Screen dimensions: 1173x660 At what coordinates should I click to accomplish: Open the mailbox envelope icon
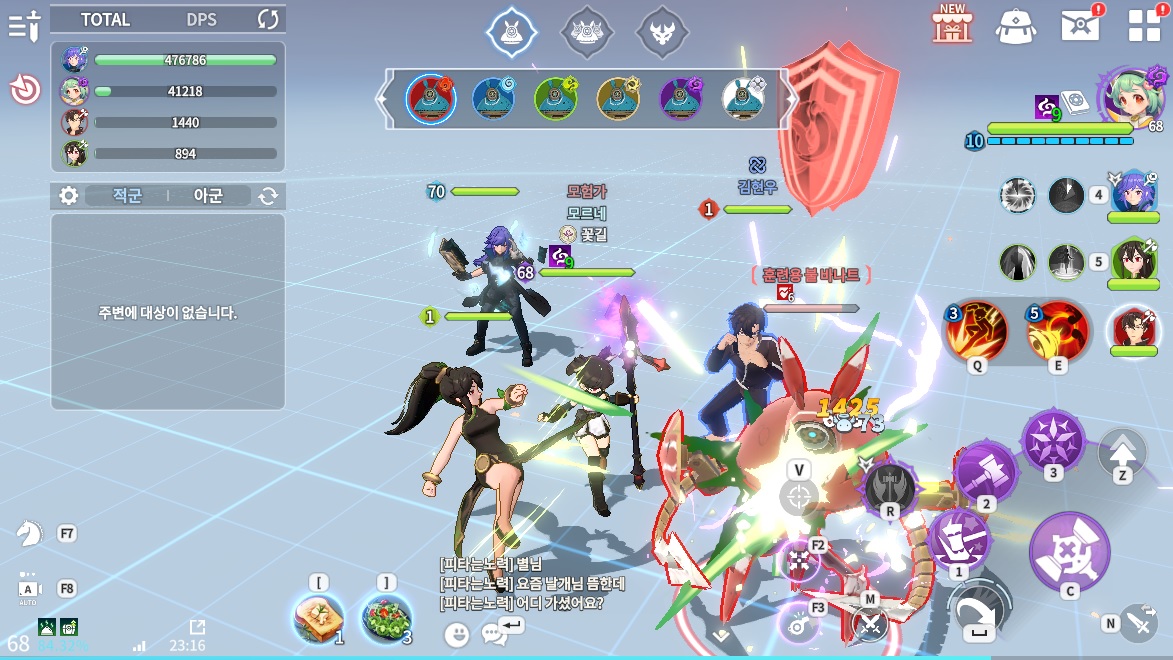[1080, 25]
